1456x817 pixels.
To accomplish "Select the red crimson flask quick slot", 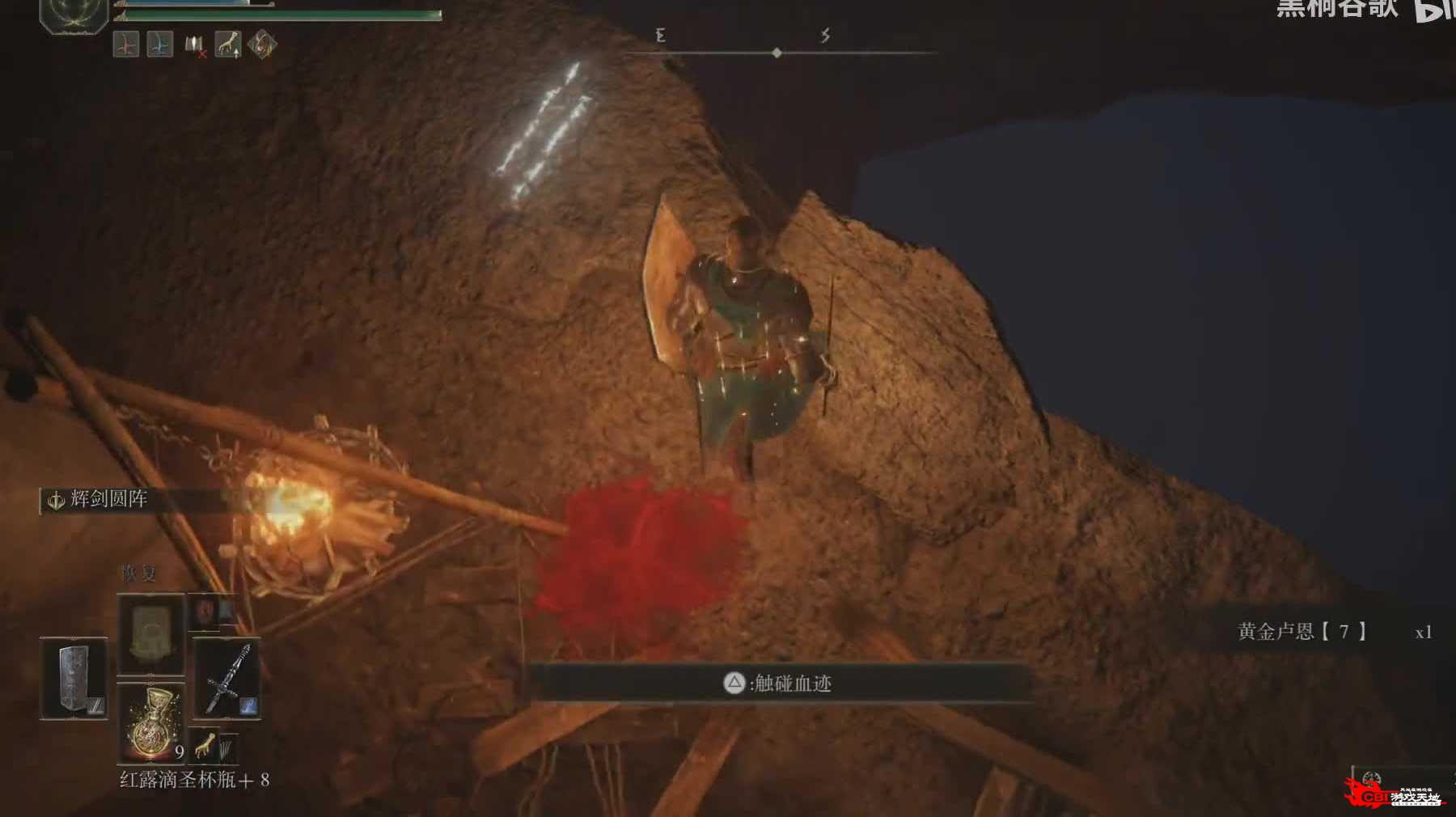I will tap(151, 722).
